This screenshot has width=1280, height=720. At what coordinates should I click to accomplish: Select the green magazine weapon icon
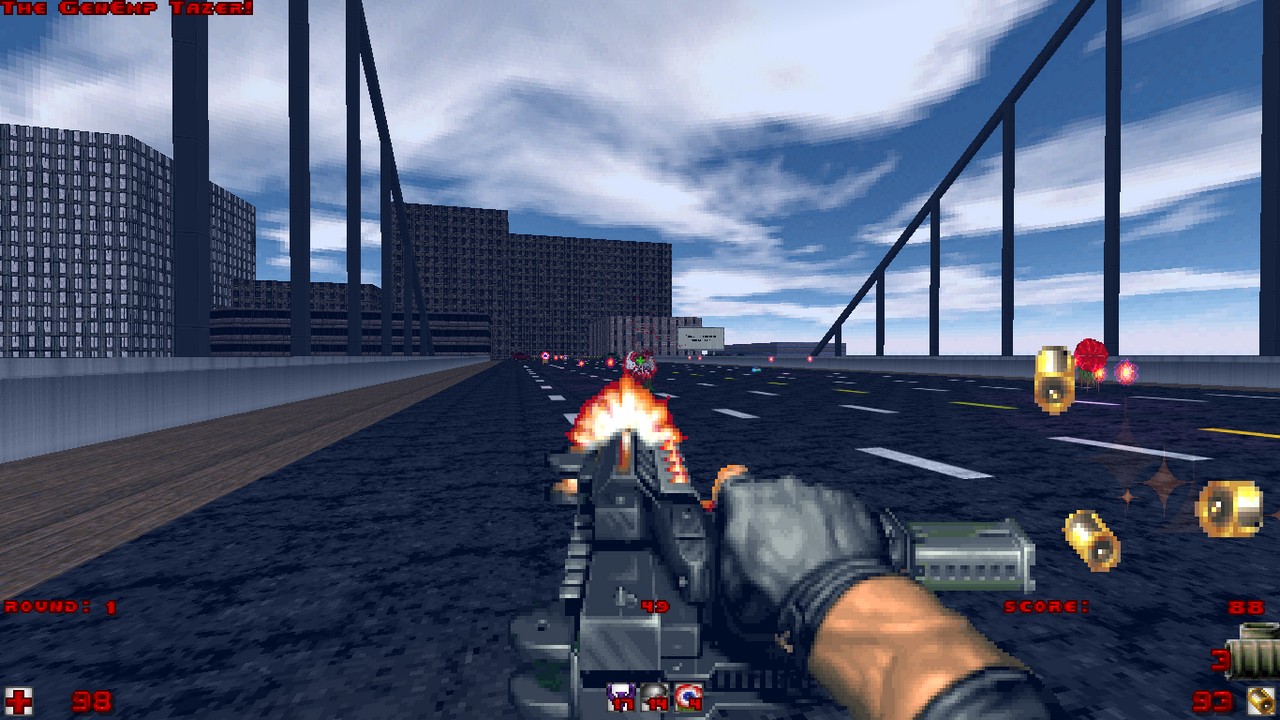1257,652
